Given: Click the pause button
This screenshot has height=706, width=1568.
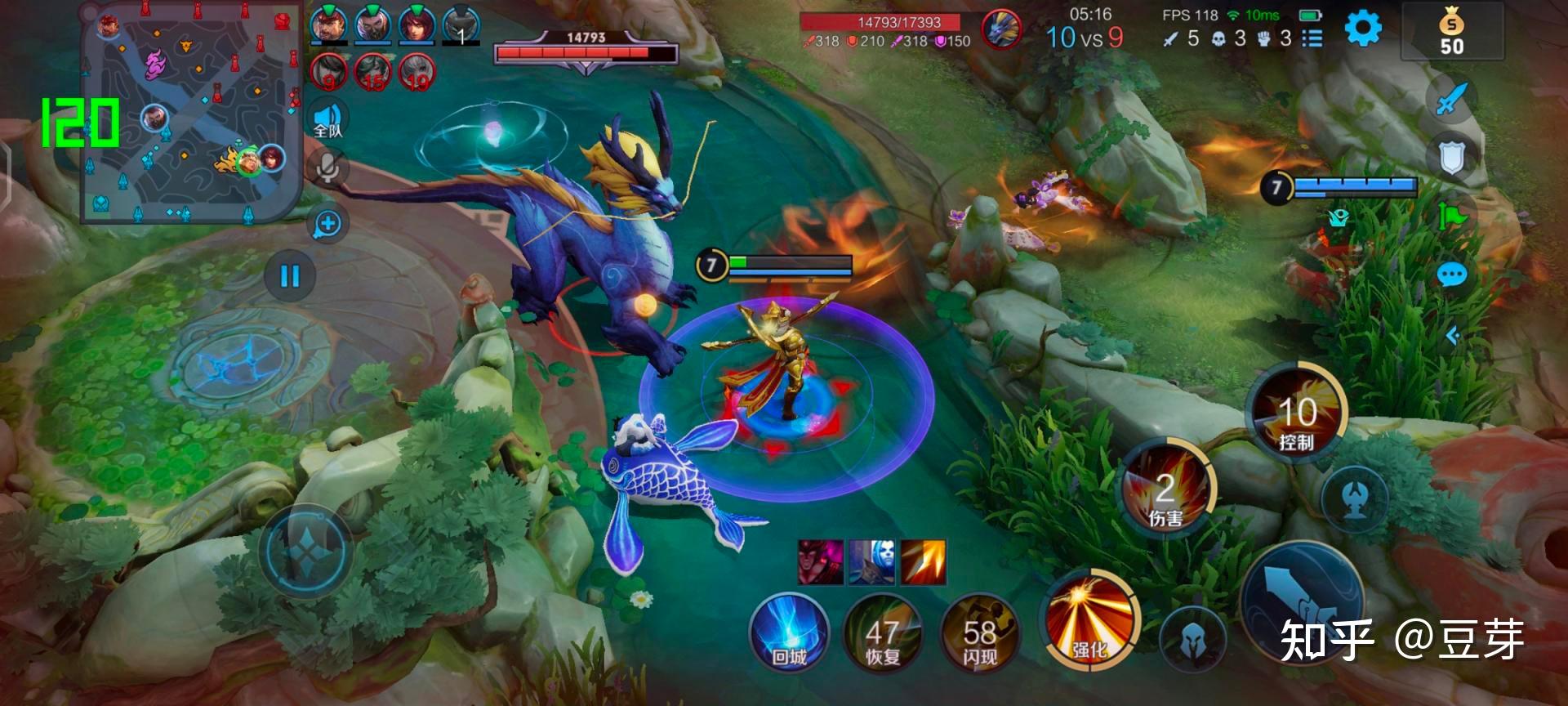Looking at the screenshot, I should (290, 276).
